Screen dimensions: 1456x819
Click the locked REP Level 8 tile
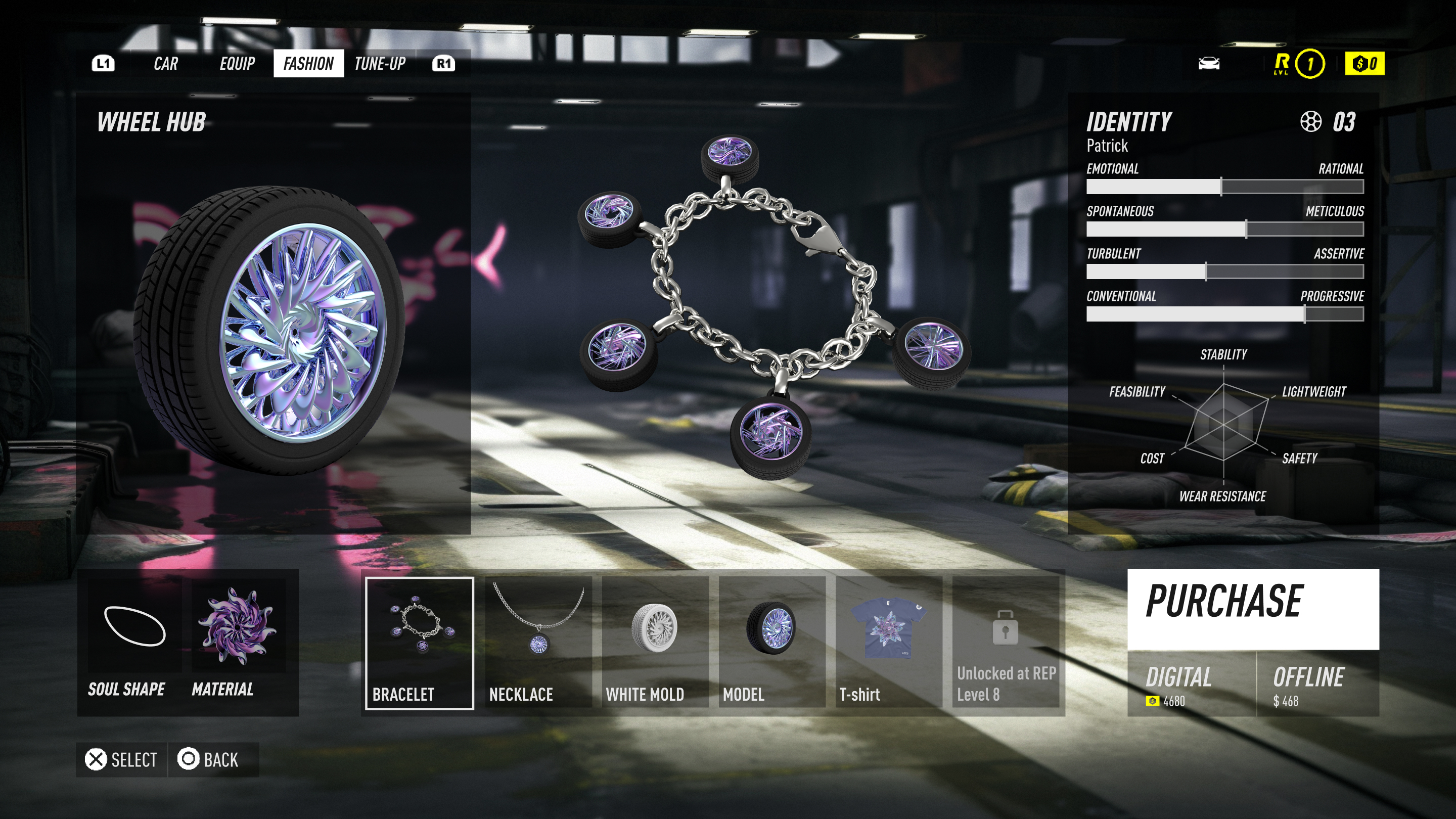1006,643
